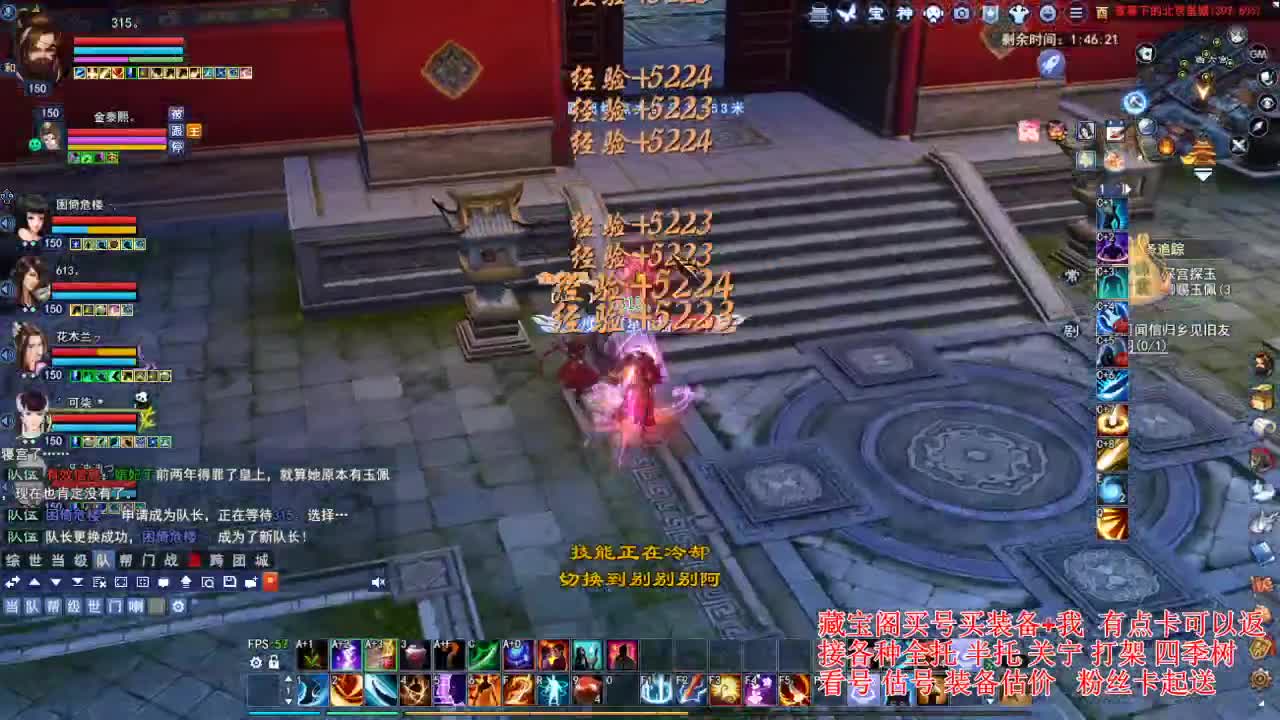1280x720 pixels.
Task: Collapse the chat with the down arrow icon
Action: (56, 582)
